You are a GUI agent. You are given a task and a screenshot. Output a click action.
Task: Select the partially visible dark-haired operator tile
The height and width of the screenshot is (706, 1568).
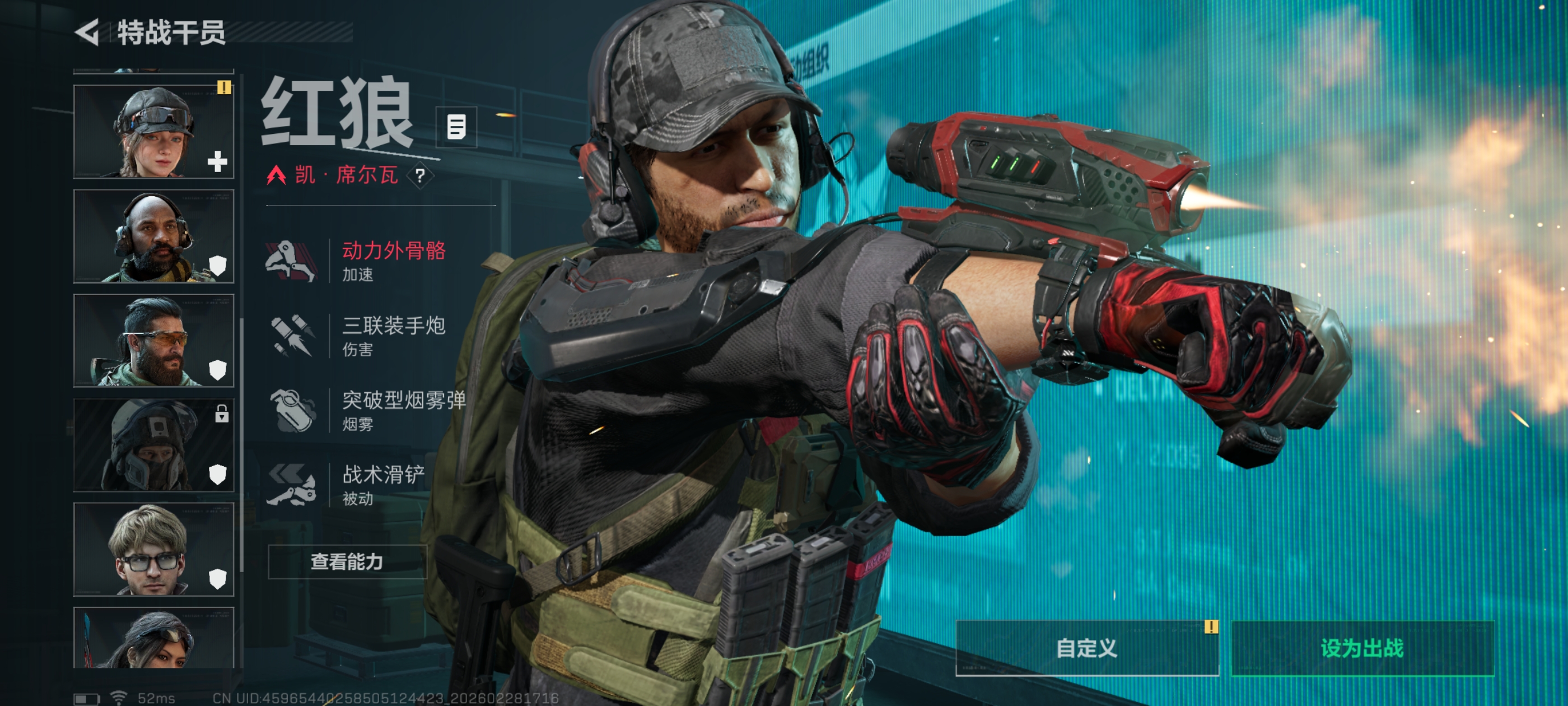[153, 638]
